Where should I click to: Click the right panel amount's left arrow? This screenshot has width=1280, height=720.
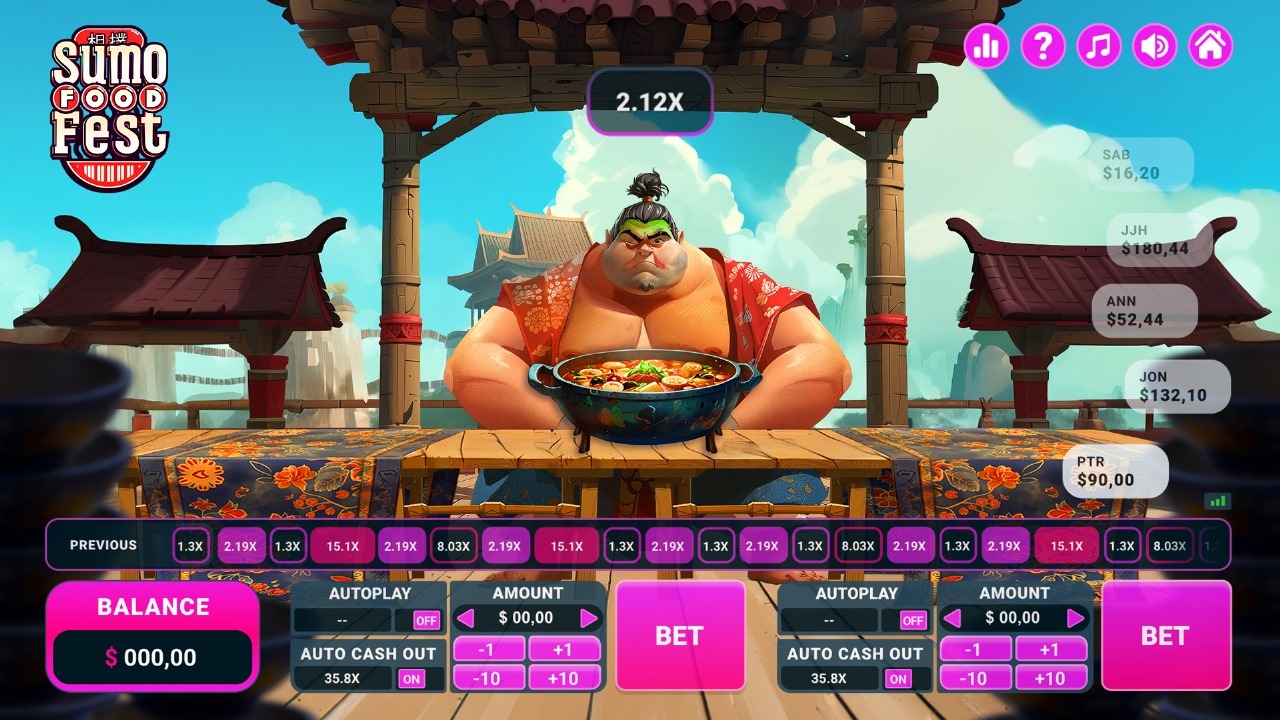point(953,618)
